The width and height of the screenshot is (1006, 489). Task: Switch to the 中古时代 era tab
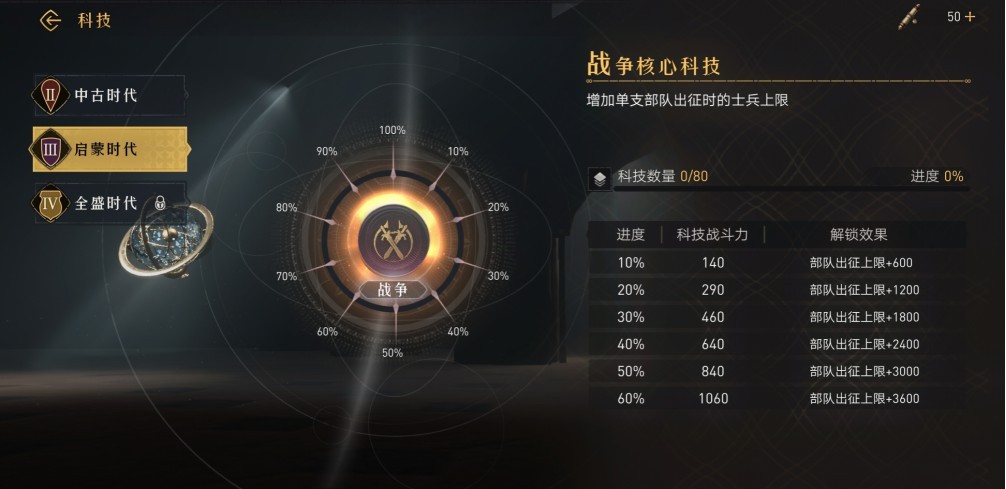[x=108, y=96]
